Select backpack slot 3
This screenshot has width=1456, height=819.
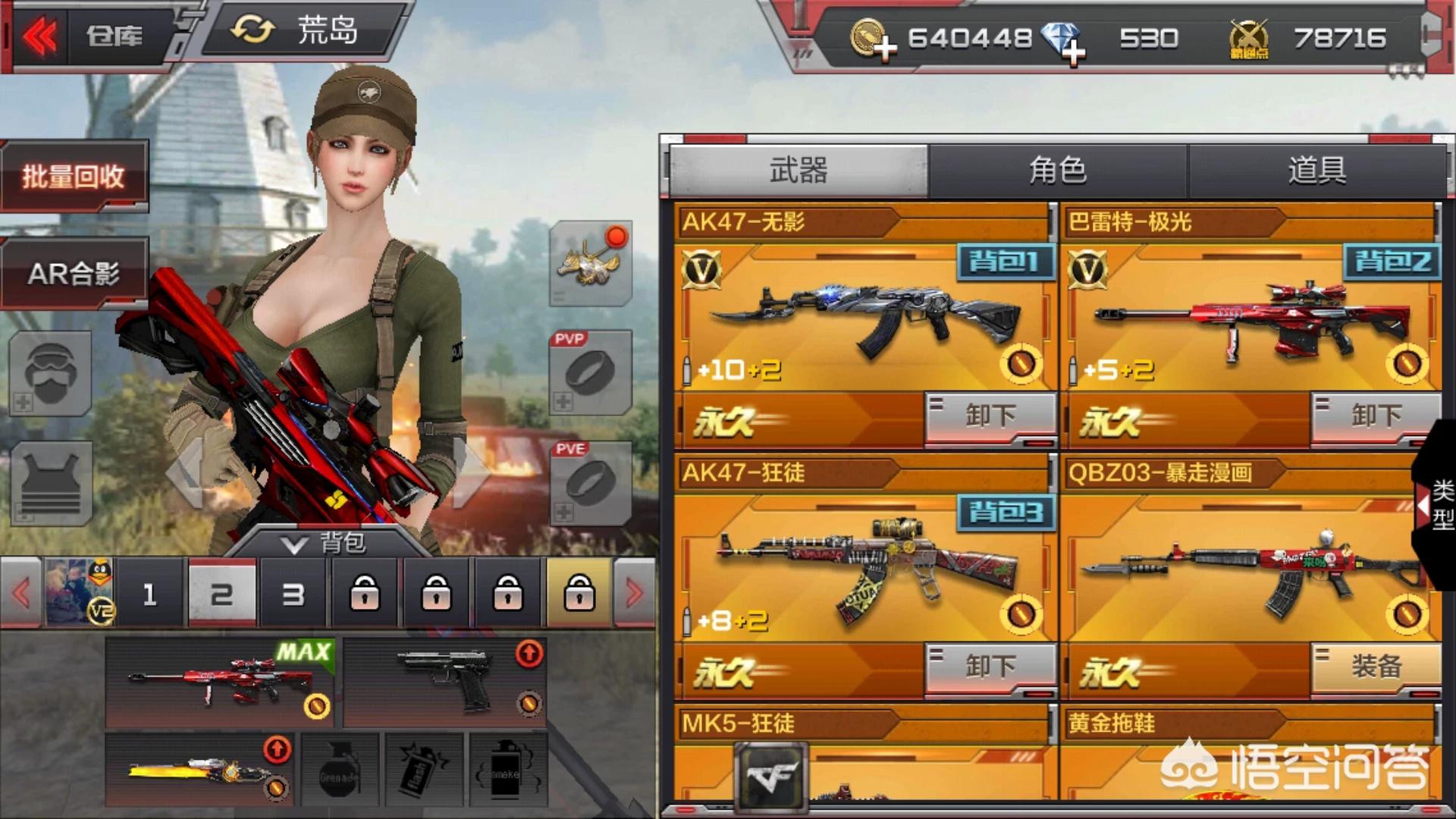293,594
